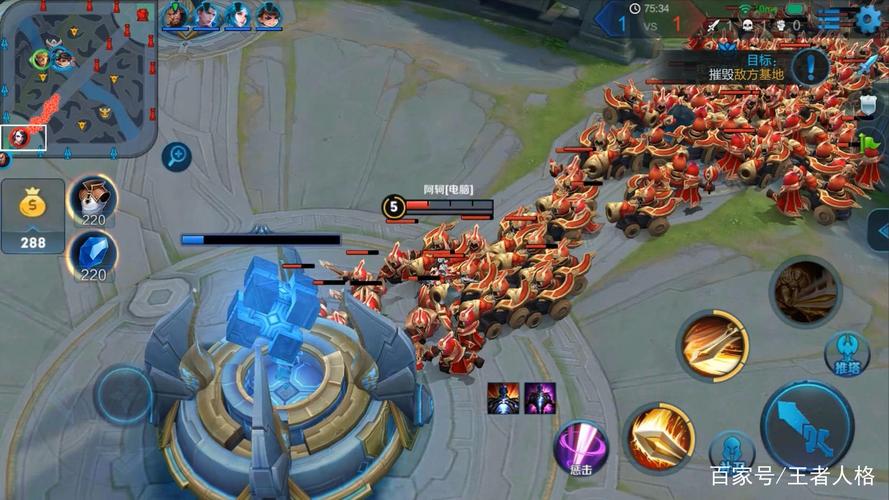
Task: Open the settings gear menu
Action: point(869,18)
